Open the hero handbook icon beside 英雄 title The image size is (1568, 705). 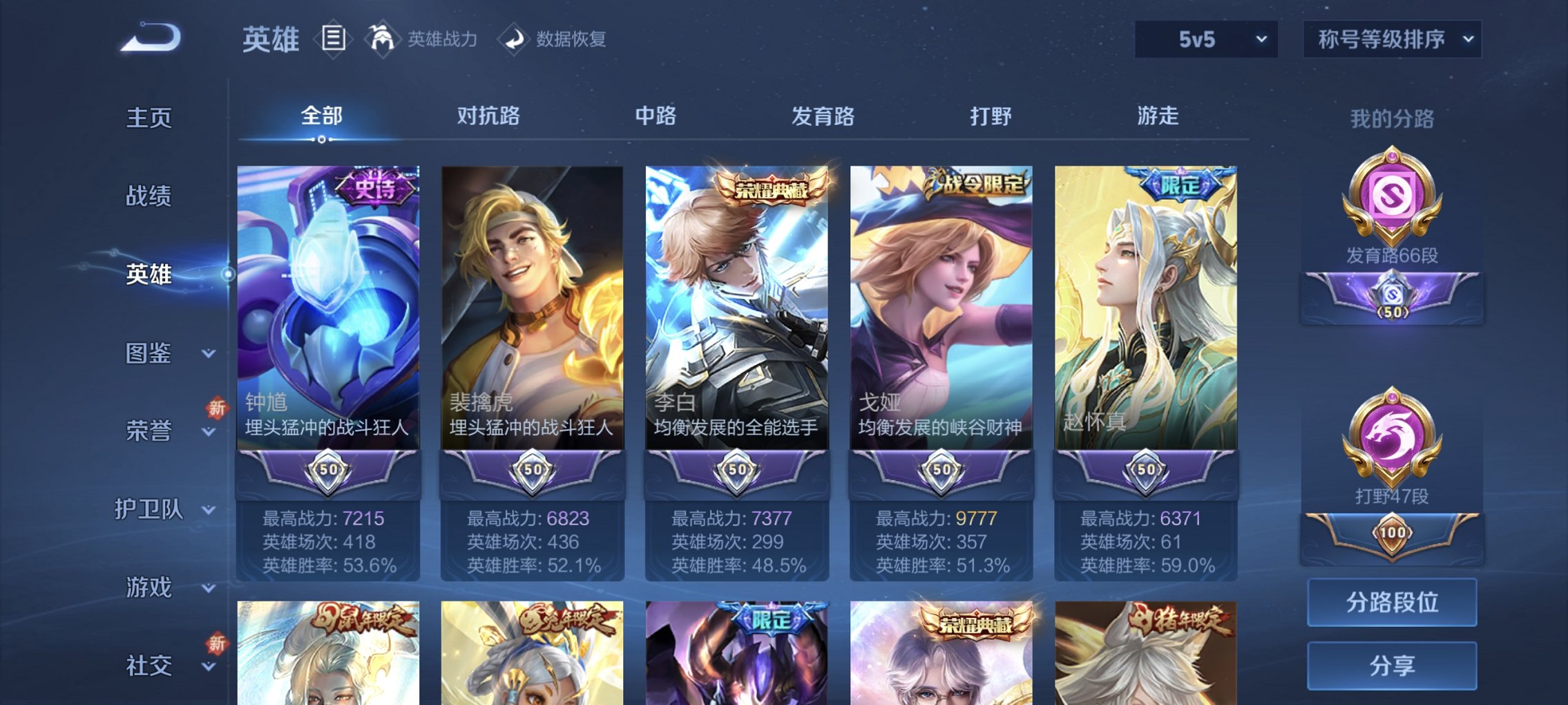(x=333, y=39)
